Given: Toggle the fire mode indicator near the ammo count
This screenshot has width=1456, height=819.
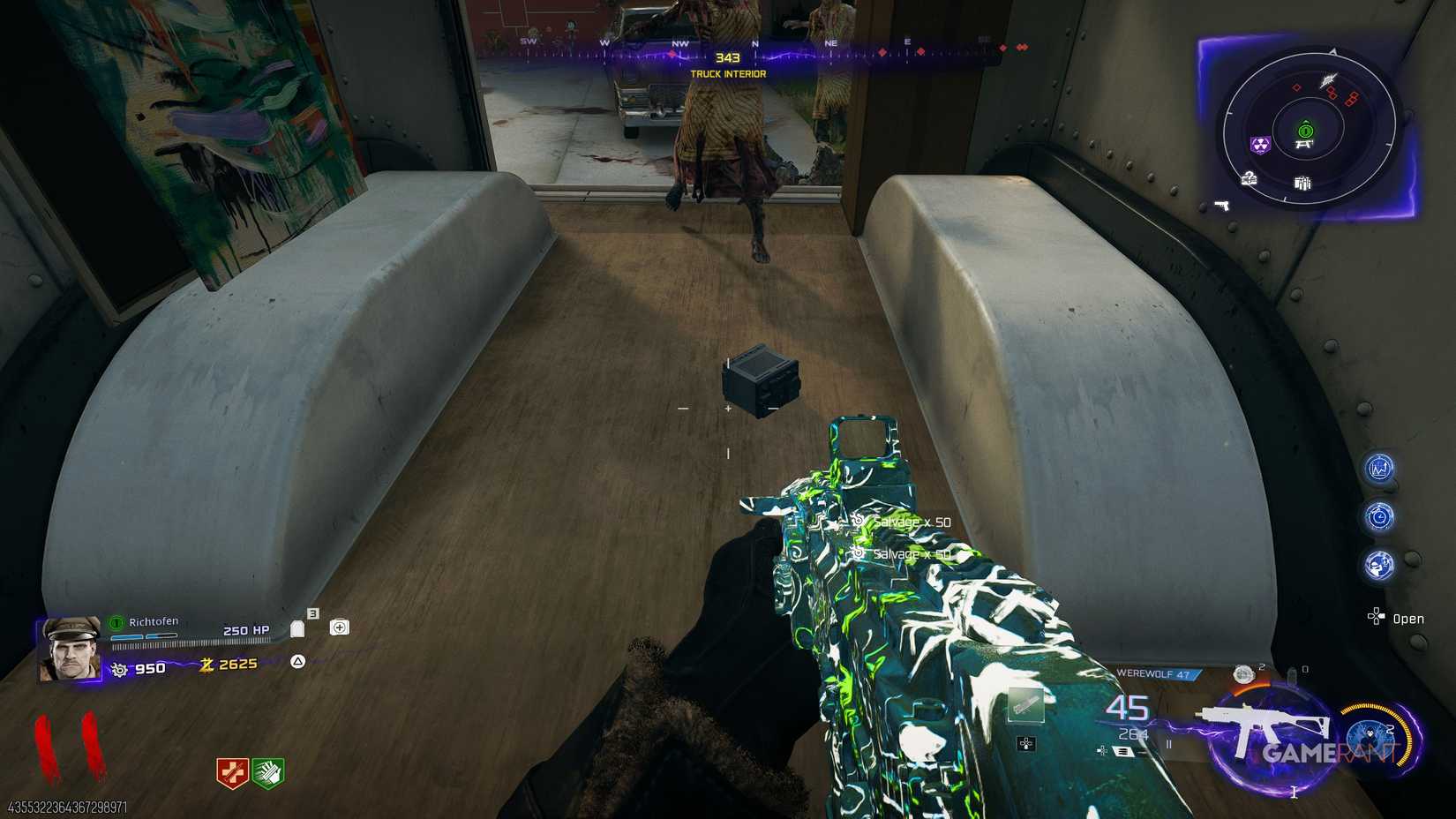Looking at the screenshot, I should pyautogui.click(x=1169, y=743).
